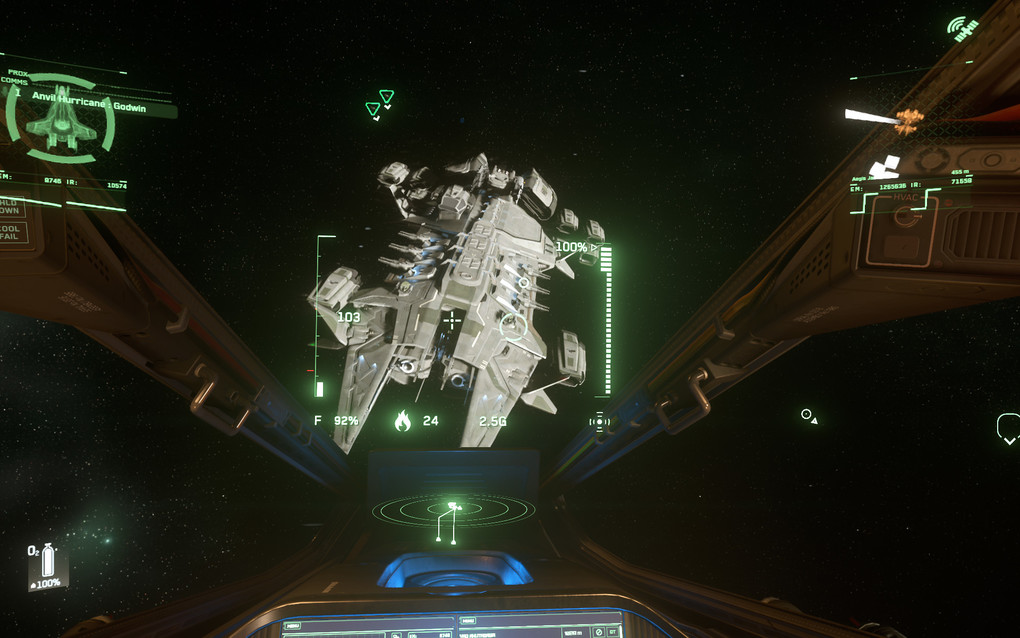Select the oxygen tank status icon
The width and height of the screenshot is (1020, 638).
click(47, 566)
